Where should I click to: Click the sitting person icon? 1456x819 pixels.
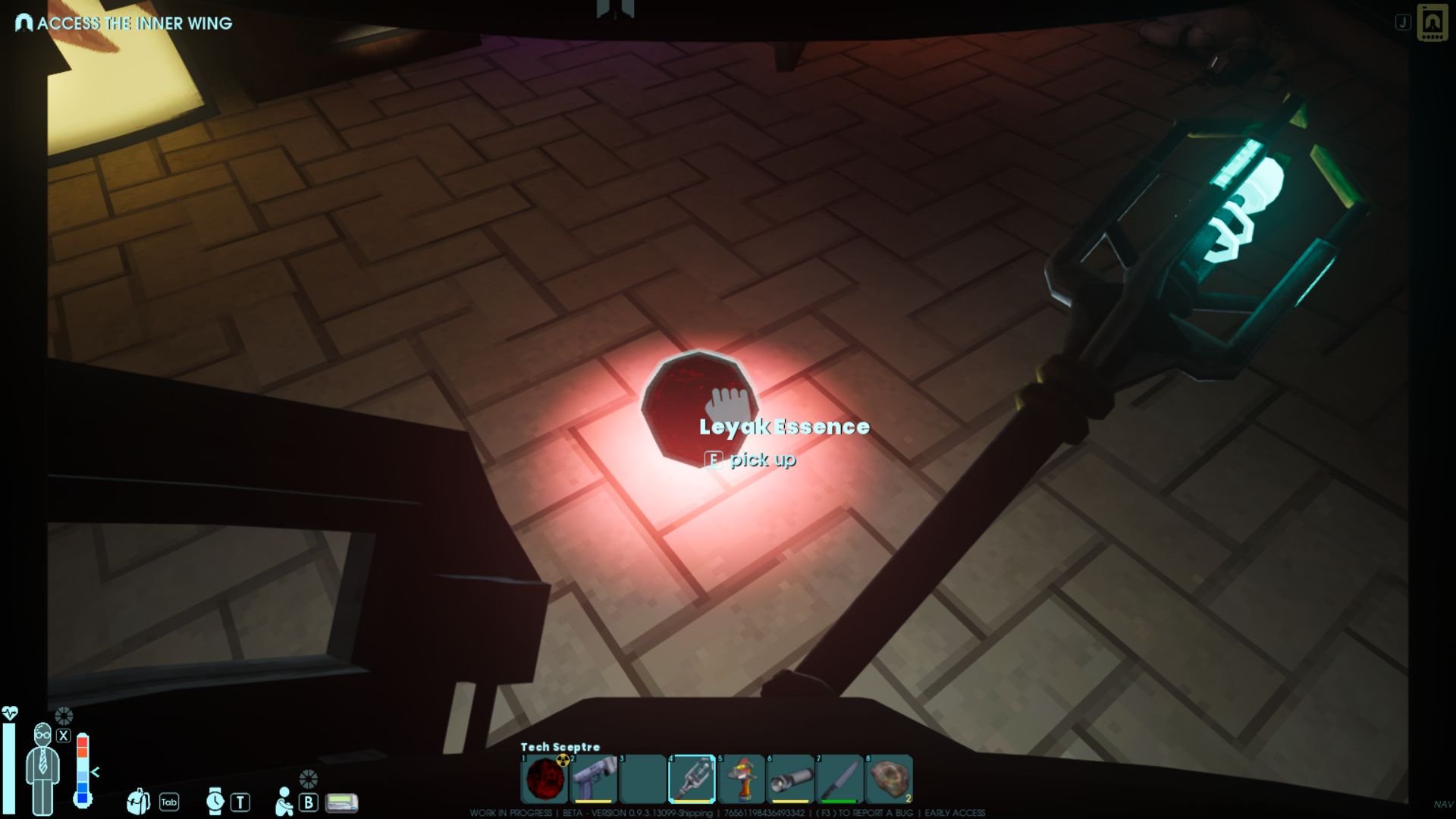[284, 801]
